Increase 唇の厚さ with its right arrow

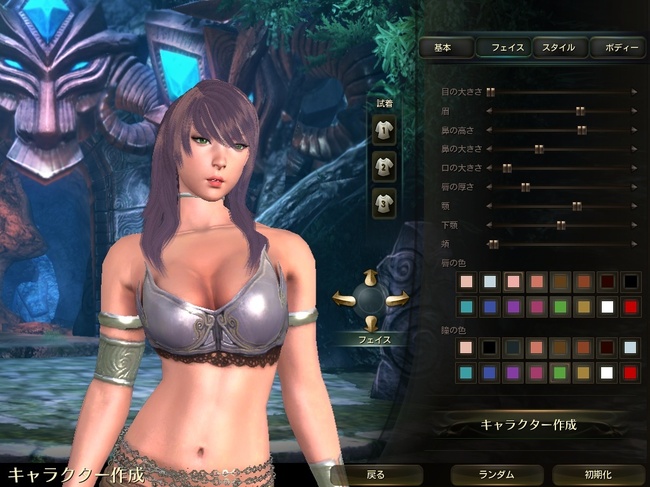click(x=635, y=187)
